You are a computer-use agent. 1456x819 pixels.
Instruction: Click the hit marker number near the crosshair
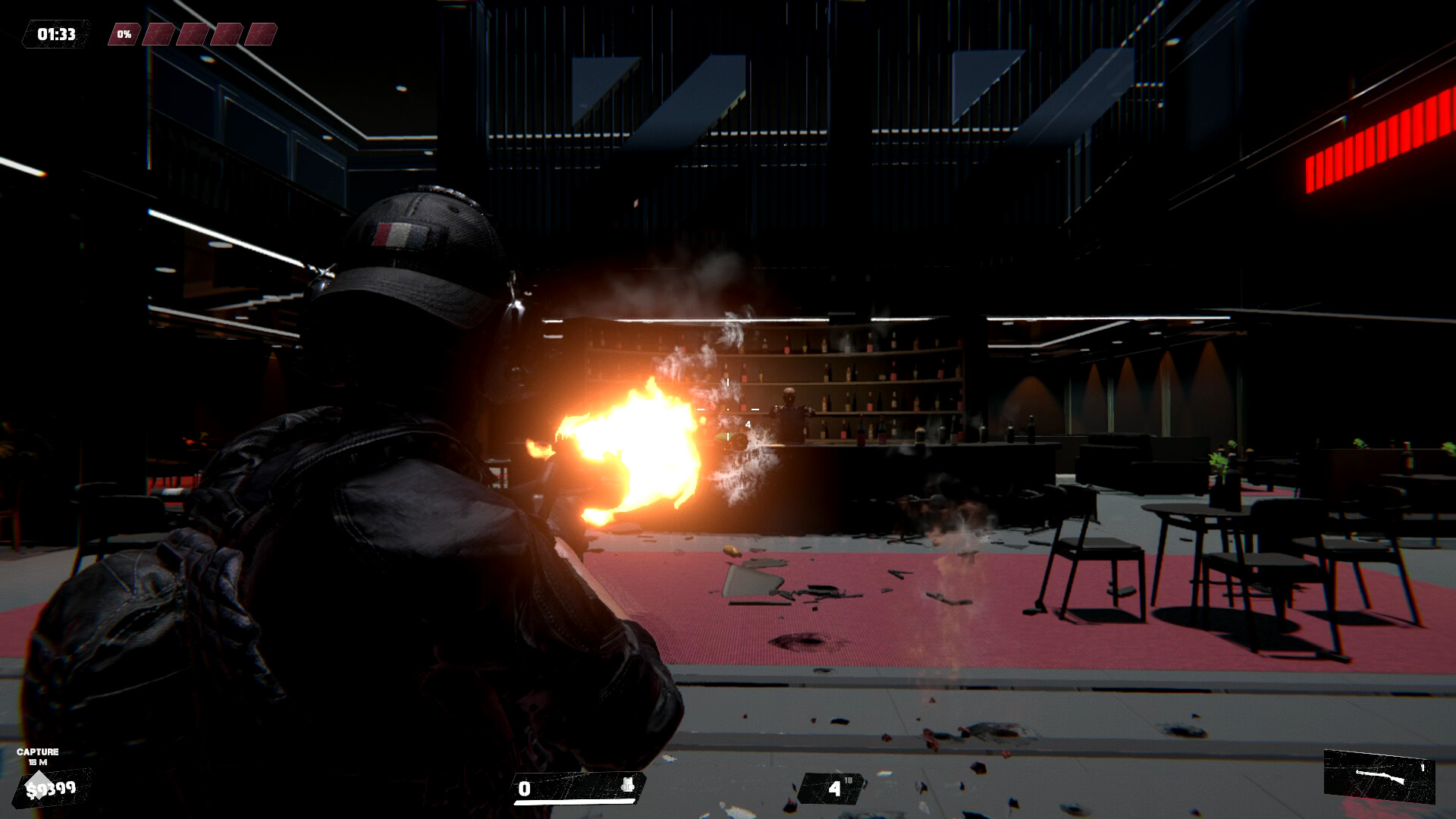748,425
